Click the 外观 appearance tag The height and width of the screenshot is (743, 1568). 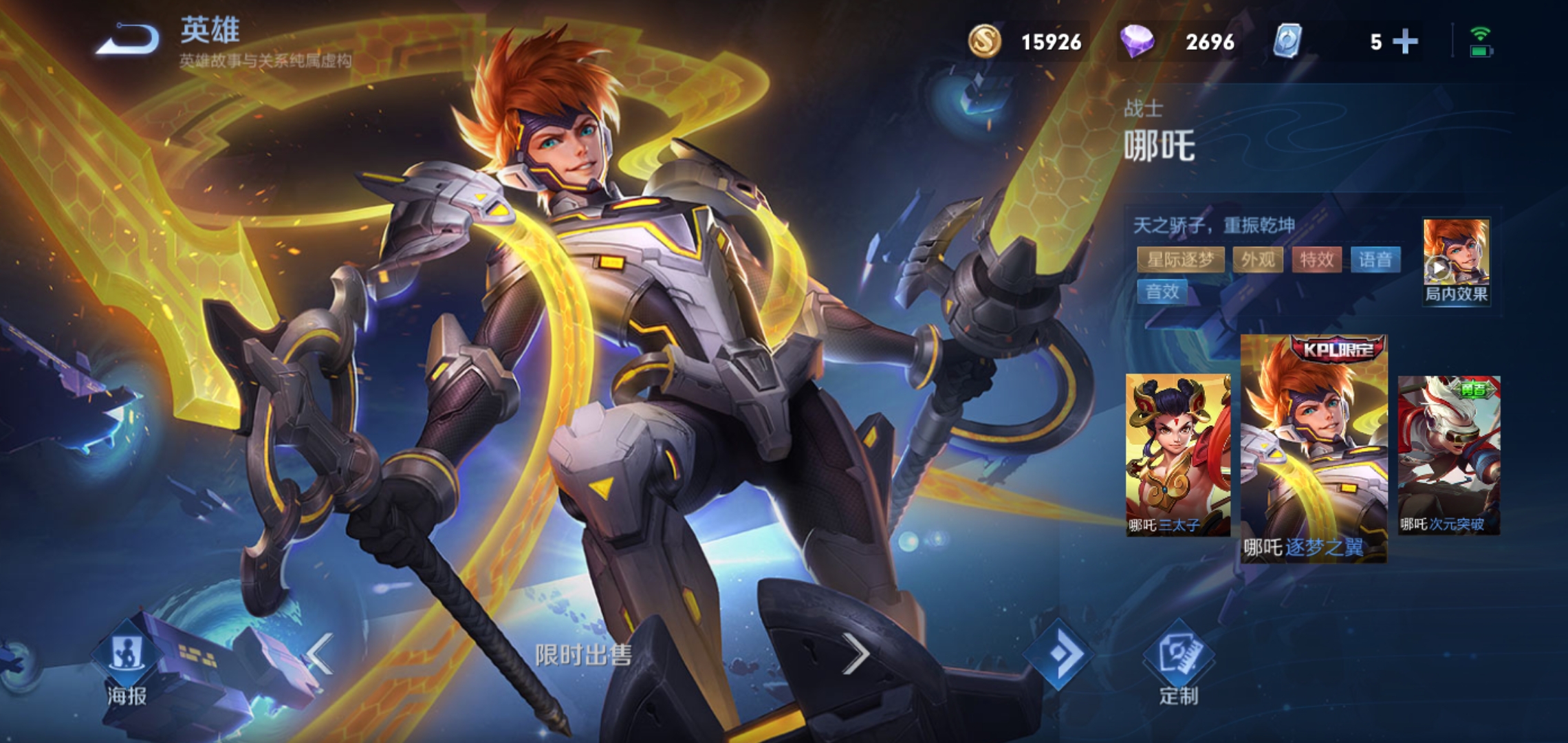(1258, 260)
